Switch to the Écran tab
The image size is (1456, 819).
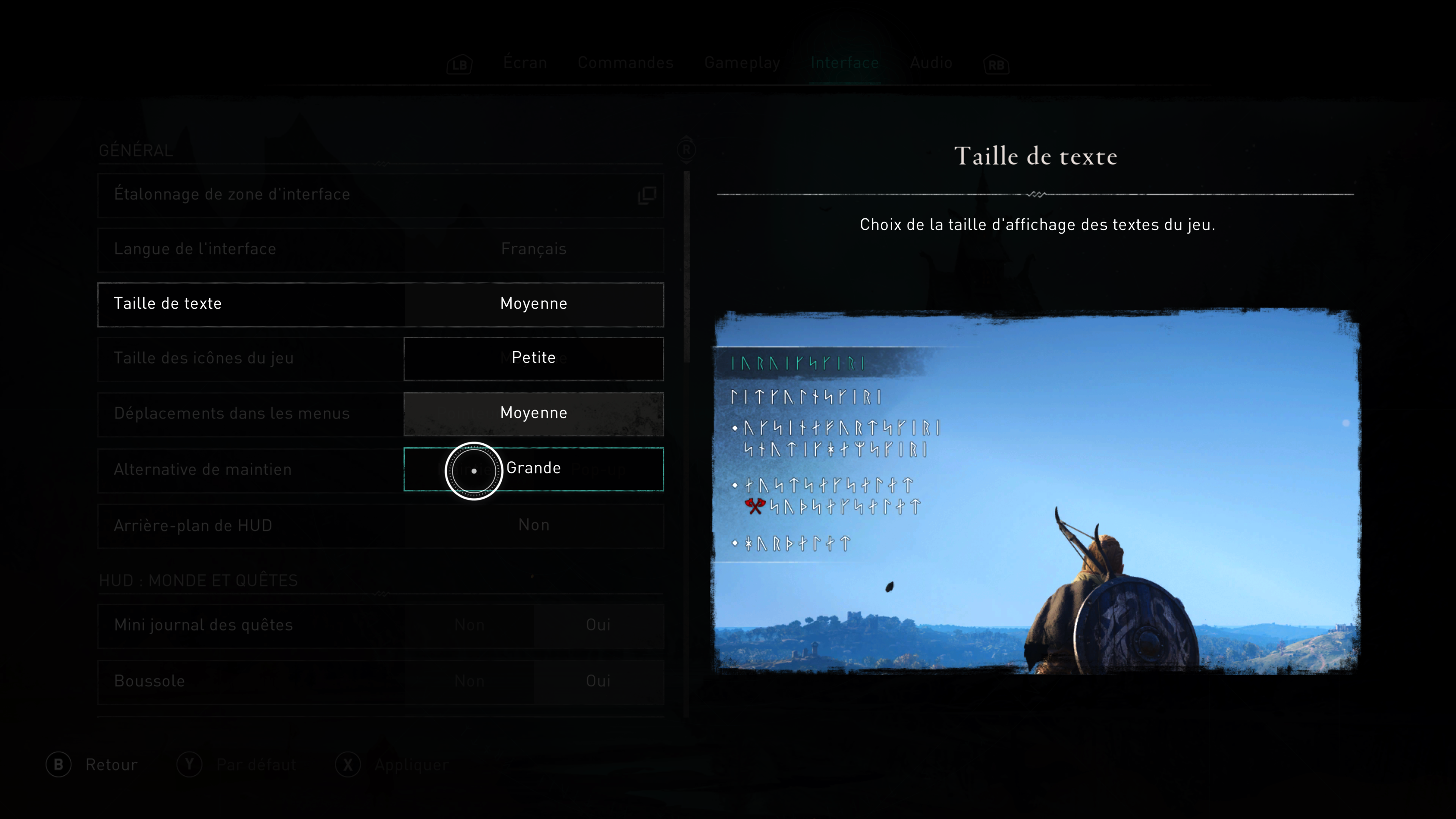(x=525, y=63)
